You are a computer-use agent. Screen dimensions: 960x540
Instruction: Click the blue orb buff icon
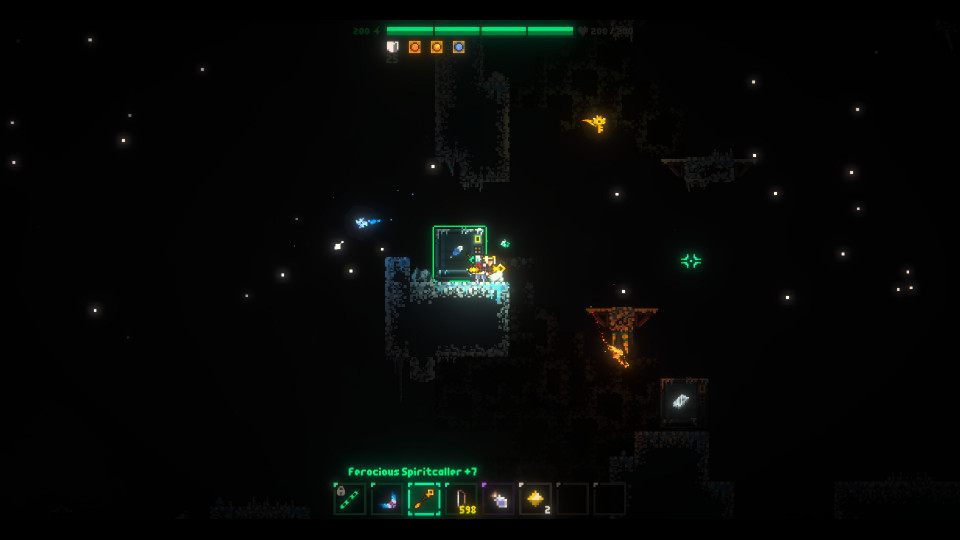point(459,47)
